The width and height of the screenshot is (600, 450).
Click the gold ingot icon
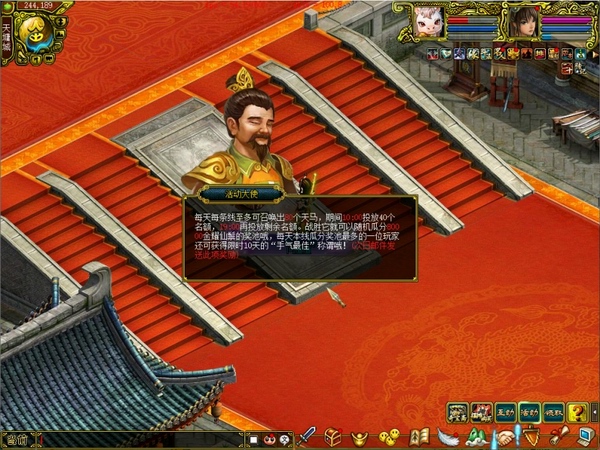tap(359, 437)
